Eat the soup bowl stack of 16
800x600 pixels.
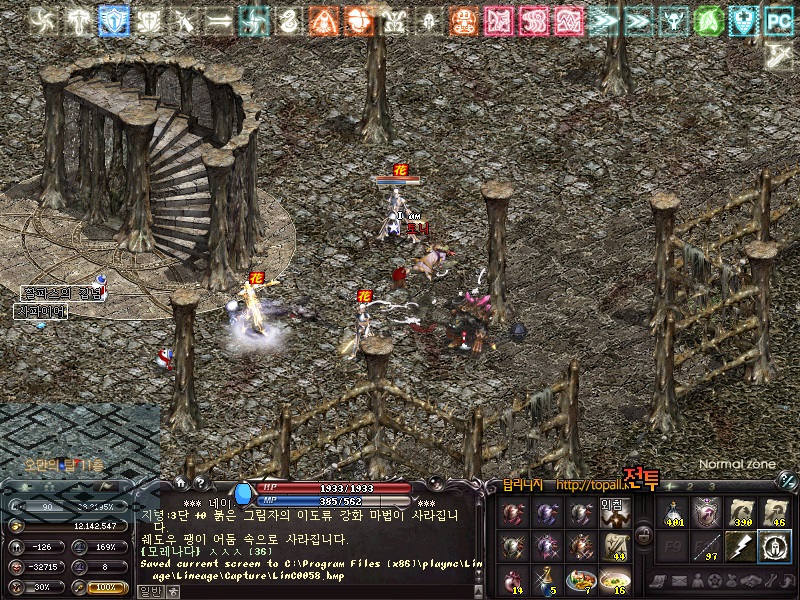(x=614, y=579)
